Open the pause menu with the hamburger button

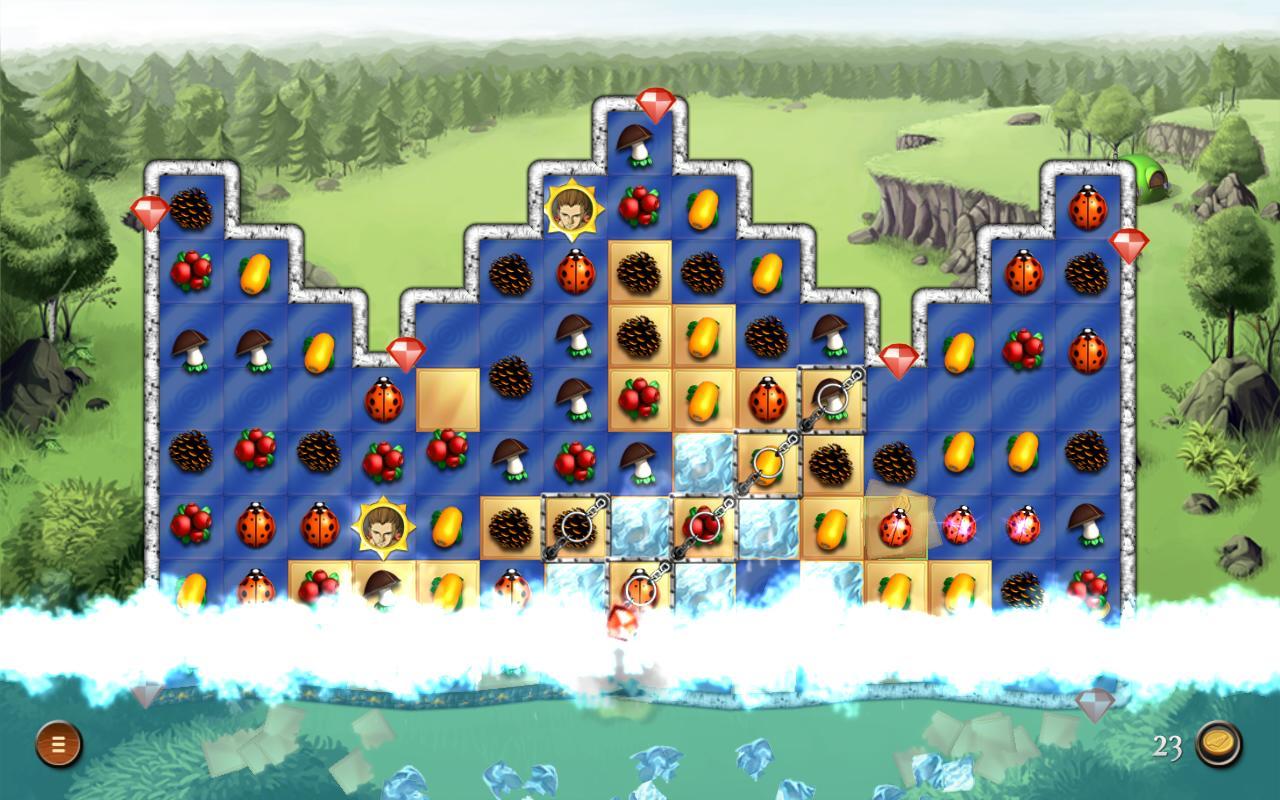[60, 742]
